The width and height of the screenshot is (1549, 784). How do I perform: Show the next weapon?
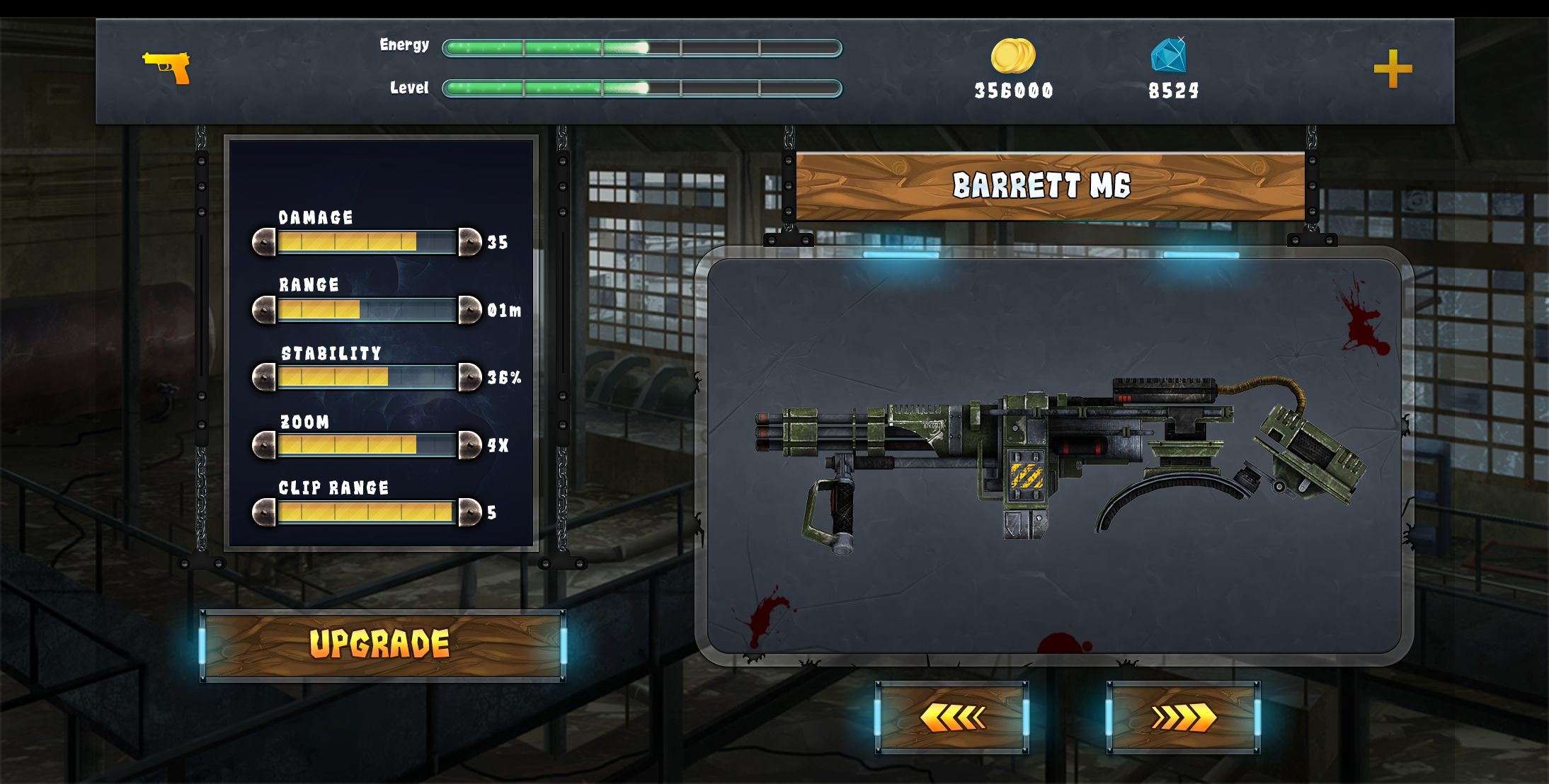coord(1183,717)
